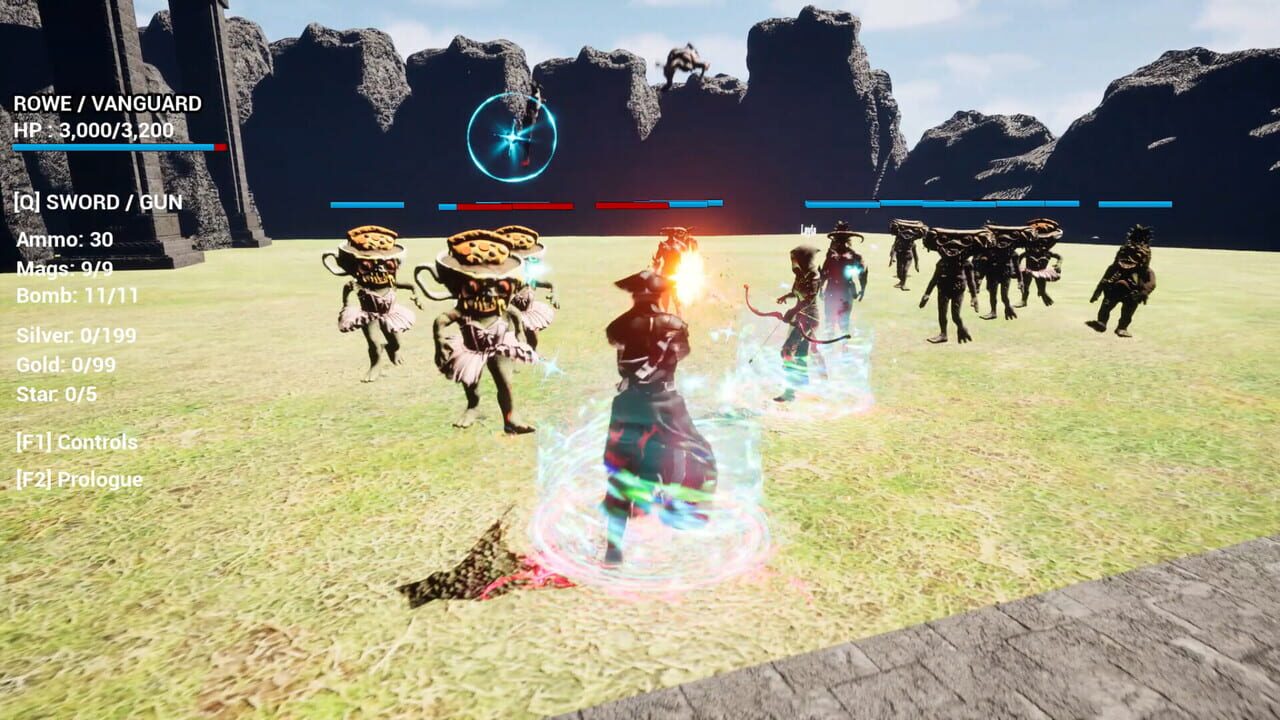This screenshot has height=720, width=1280.
Task: Click the player's blue HP bar
Action: (110, 147)
